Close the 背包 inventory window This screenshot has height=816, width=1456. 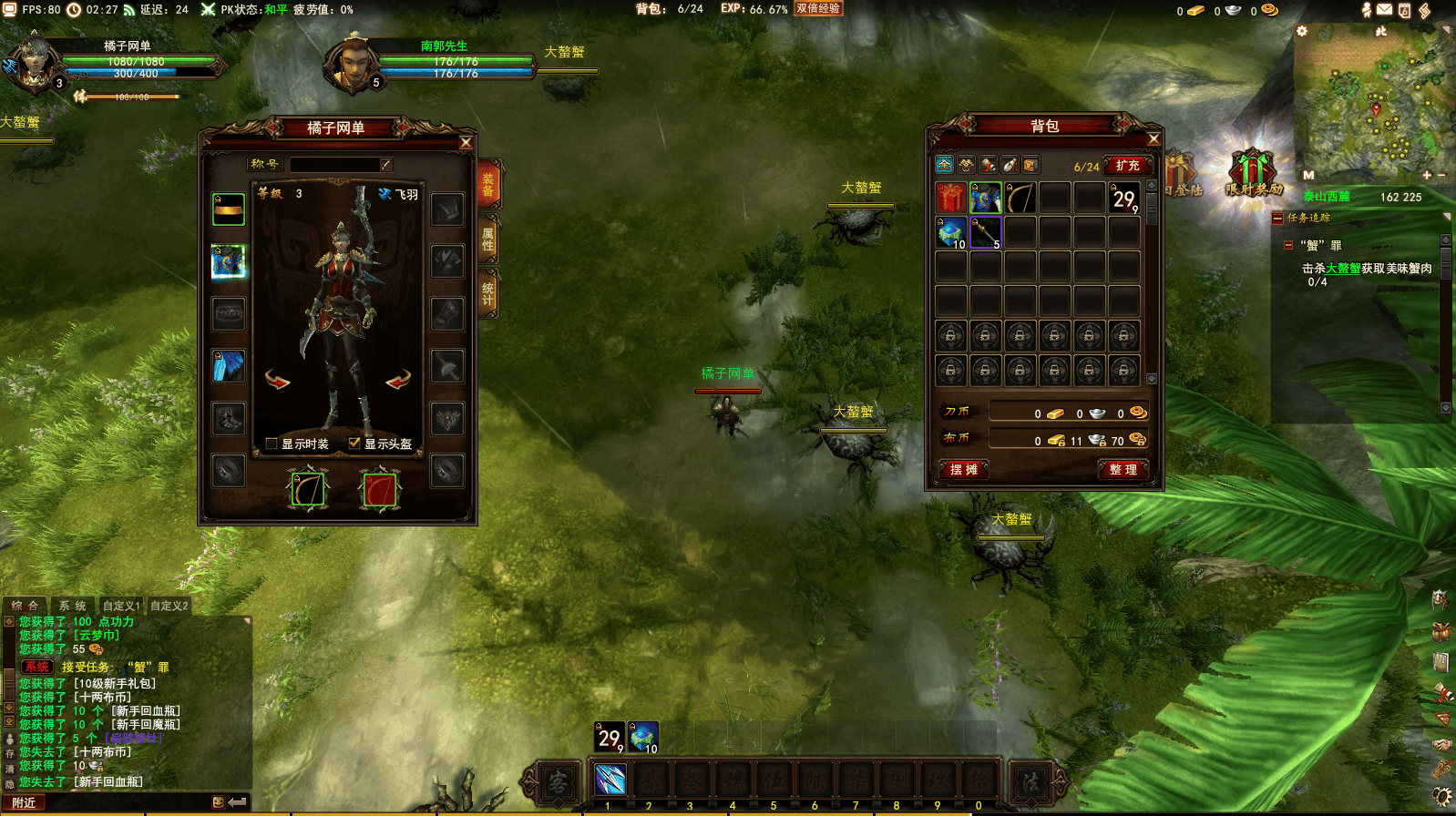[x=1154, y=138]
